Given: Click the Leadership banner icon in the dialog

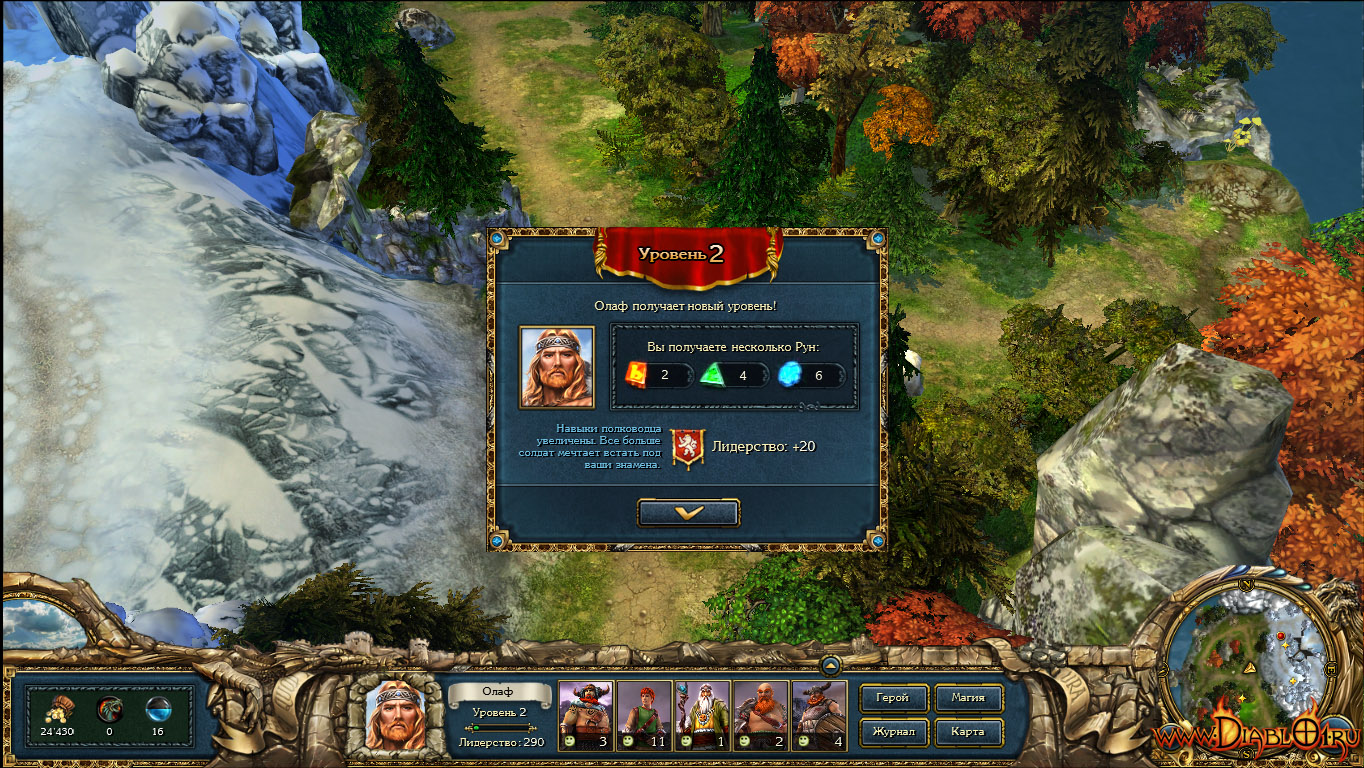Looking at the screenshot, I should (687, 447).
